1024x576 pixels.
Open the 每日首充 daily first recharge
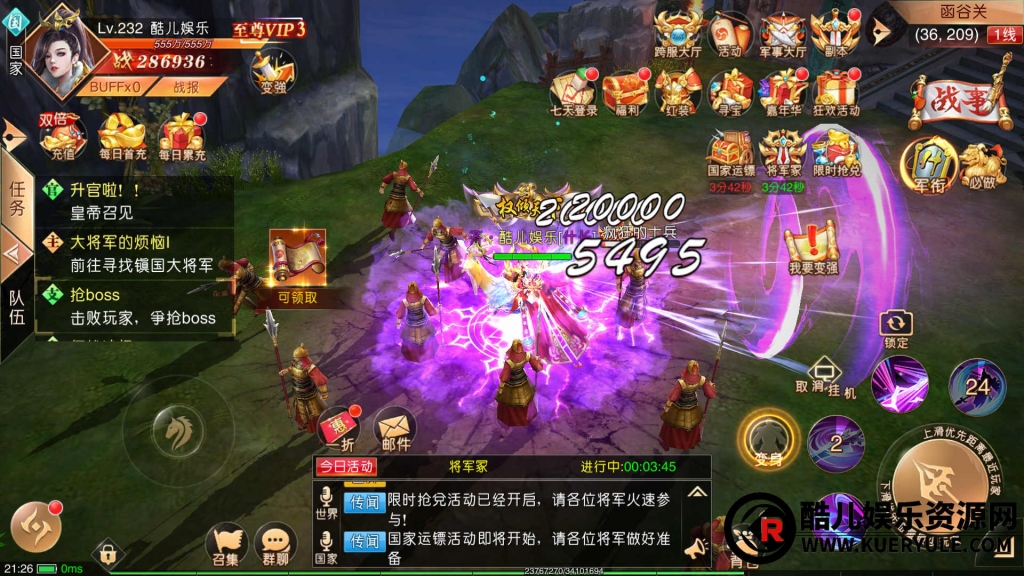pyautogui.click(x=122, y=135)
